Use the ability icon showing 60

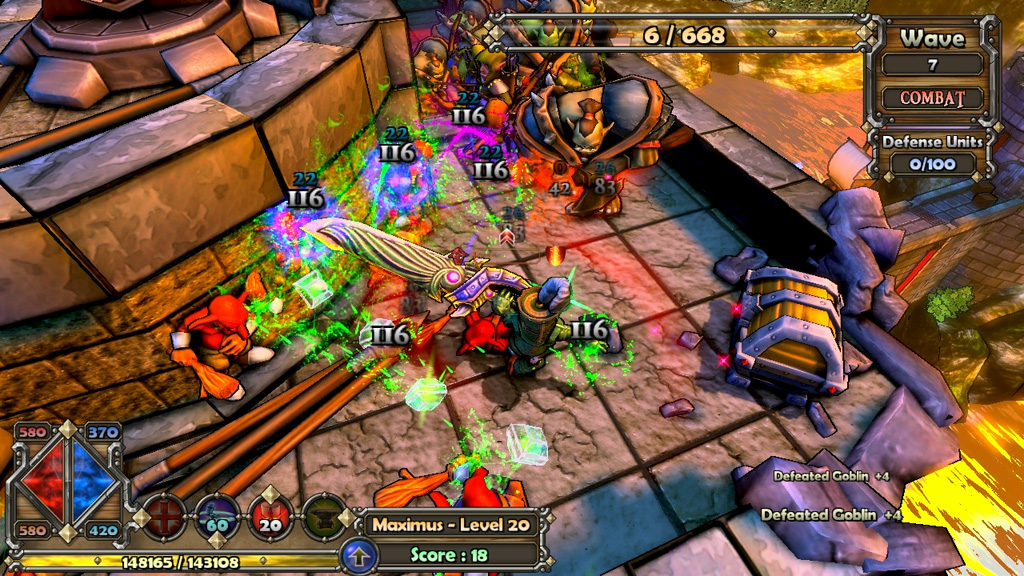tap(217, 517)
